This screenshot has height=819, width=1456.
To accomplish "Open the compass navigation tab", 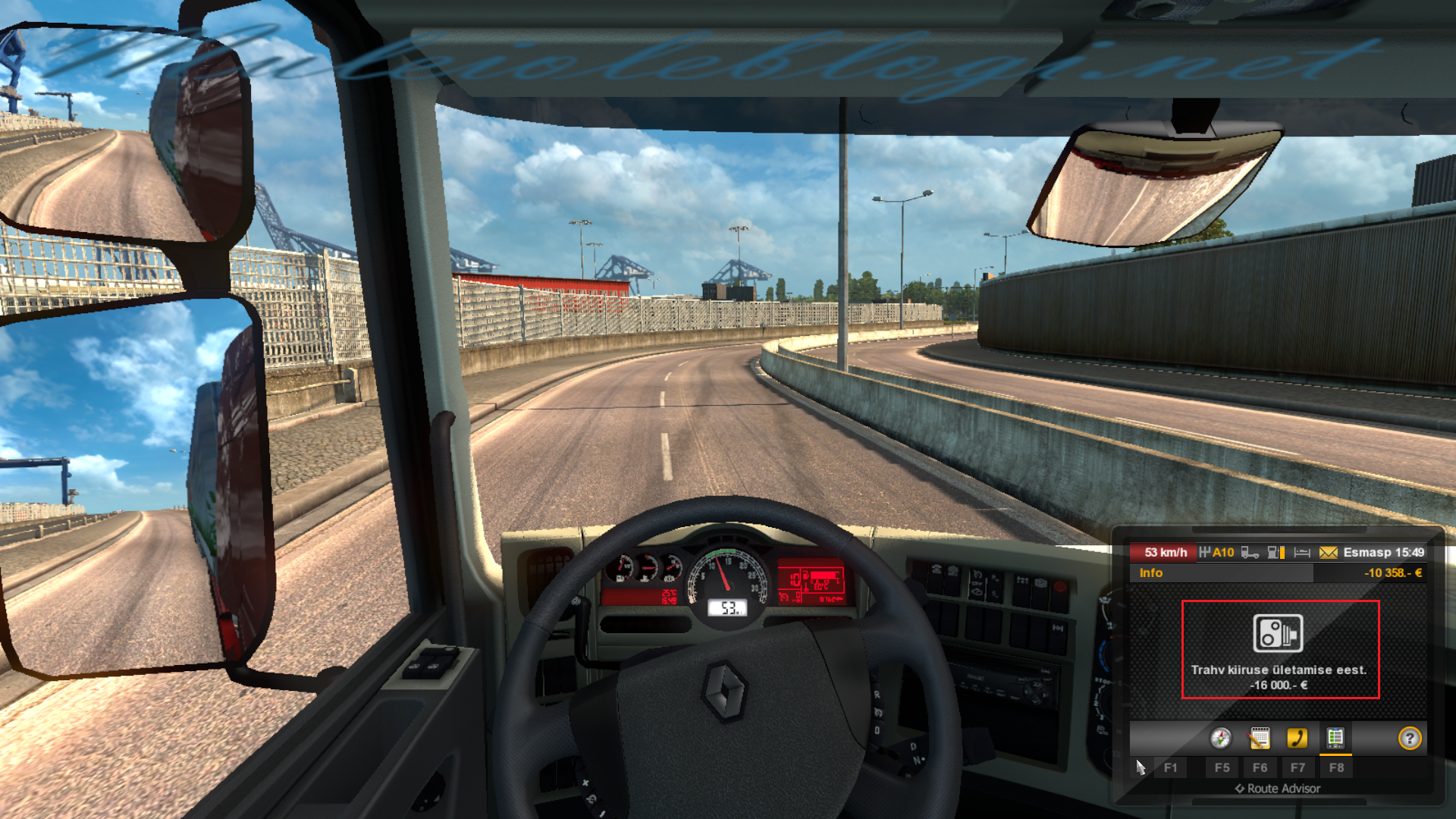I will [x=1221, y=738].
